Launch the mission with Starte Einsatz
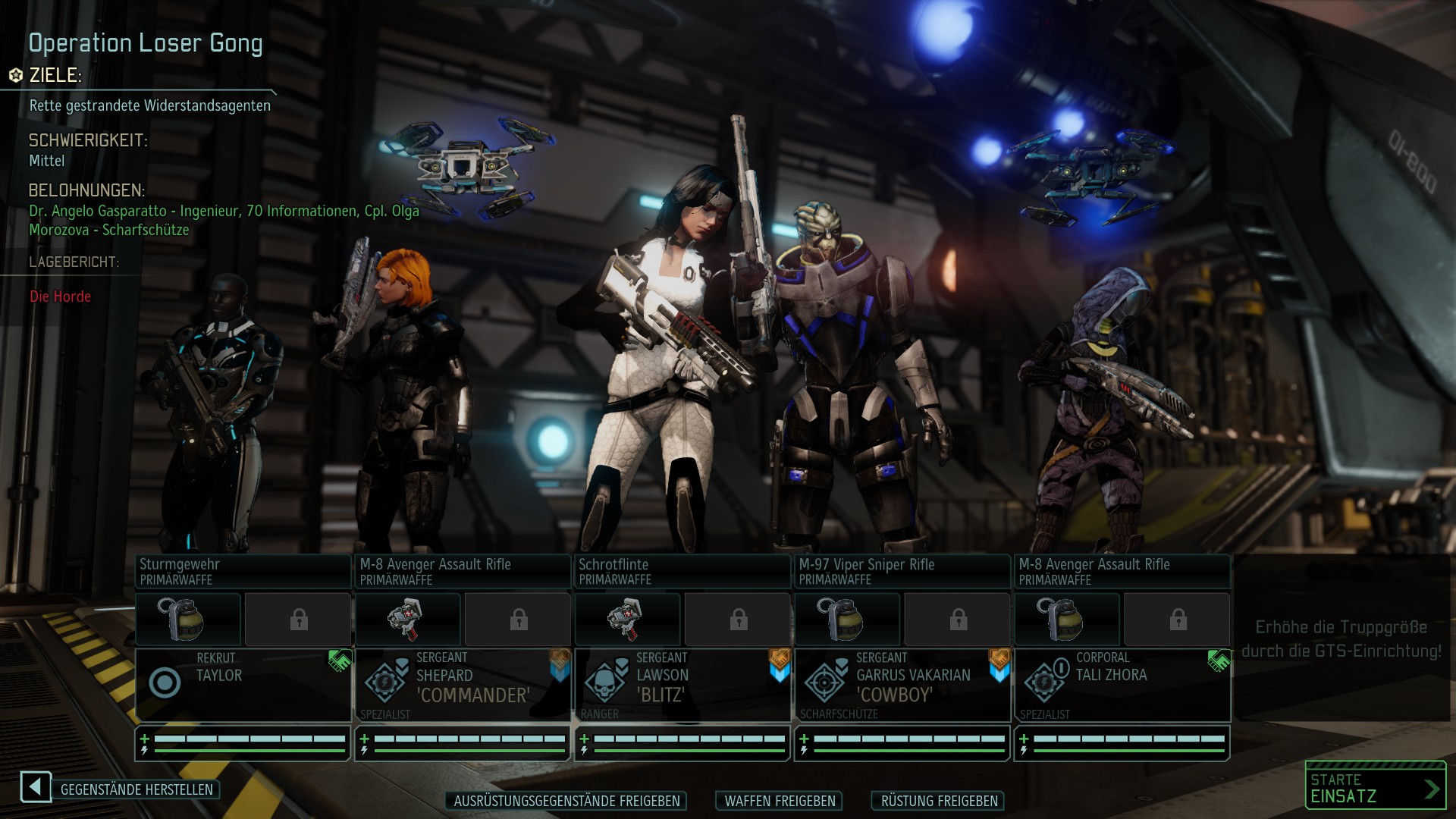Screen dimensions: 1456x819 point(1375,787)
